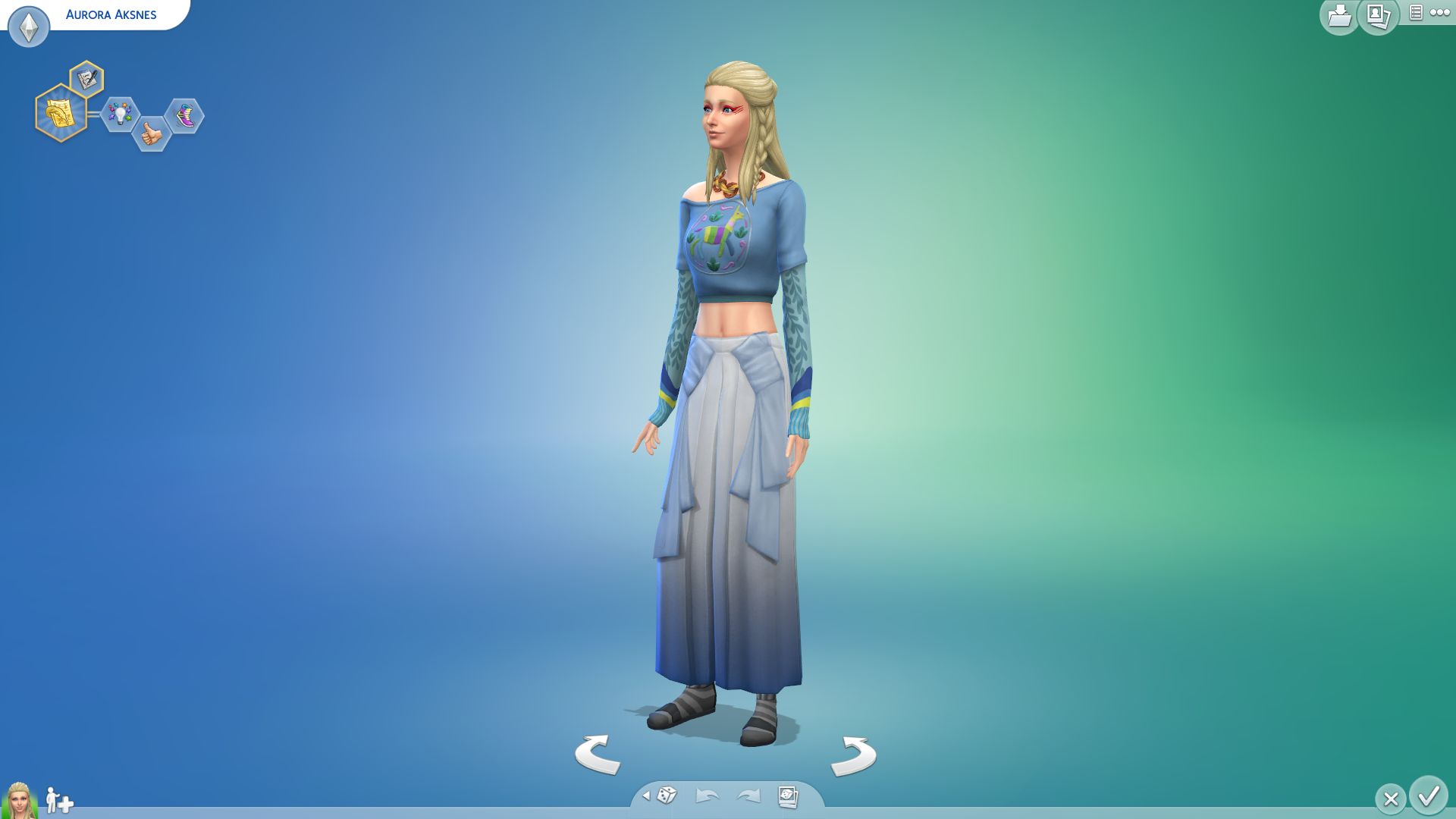1456x819 pixels.
Task: Undo the last change
Action: coord(706,795)
